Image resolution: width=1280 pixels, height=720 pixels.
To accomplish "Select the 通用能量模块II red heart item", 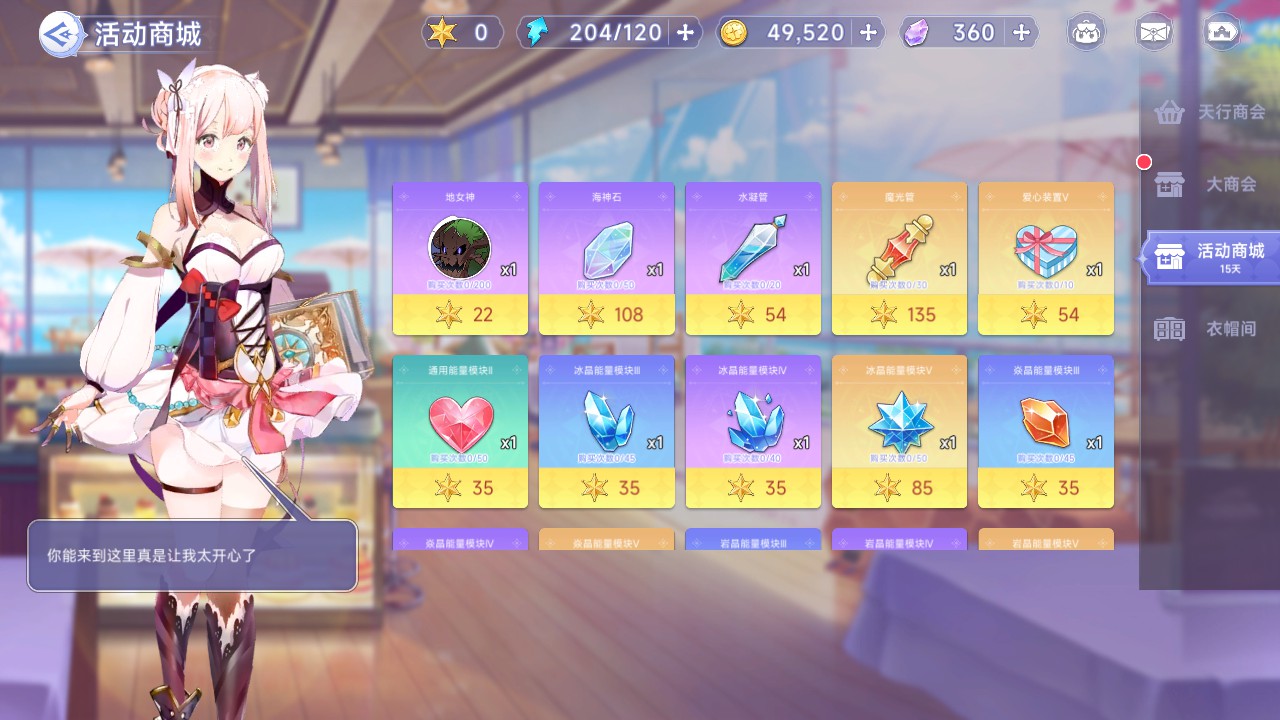I will (x=460, y=431).
